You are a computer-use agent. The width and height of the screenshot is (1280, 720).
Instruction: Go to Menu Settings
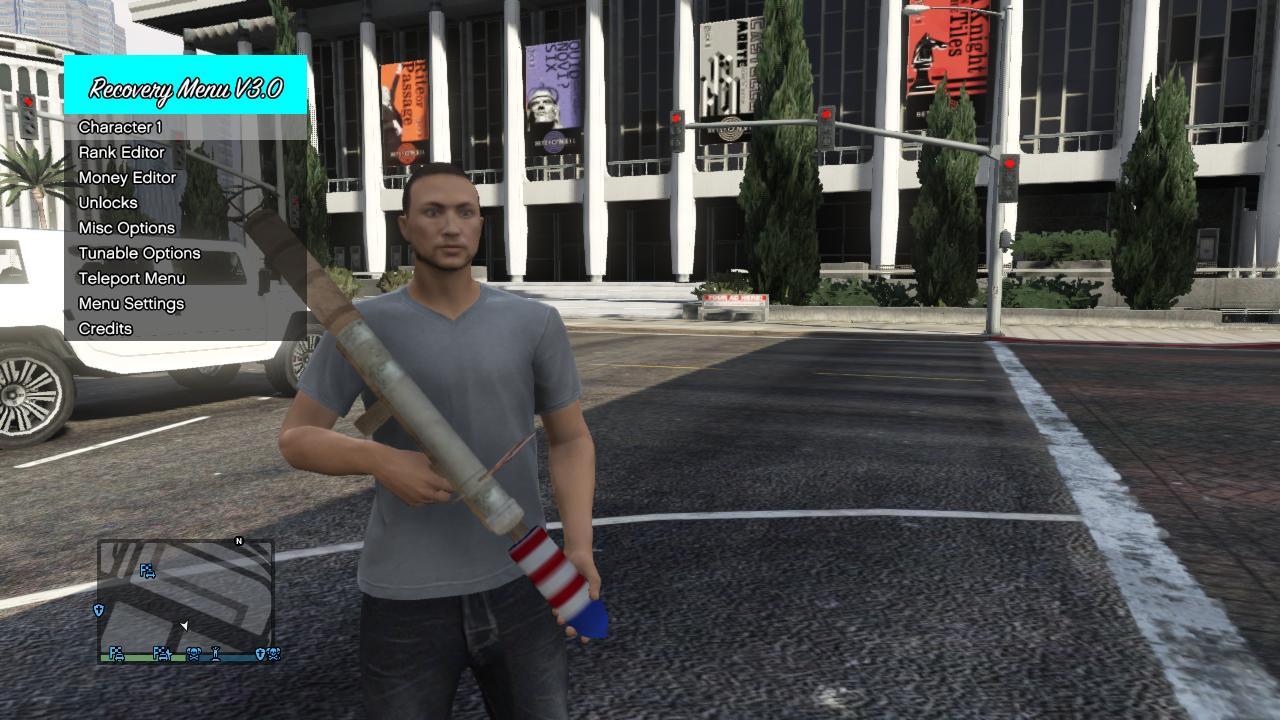point(131,303)
